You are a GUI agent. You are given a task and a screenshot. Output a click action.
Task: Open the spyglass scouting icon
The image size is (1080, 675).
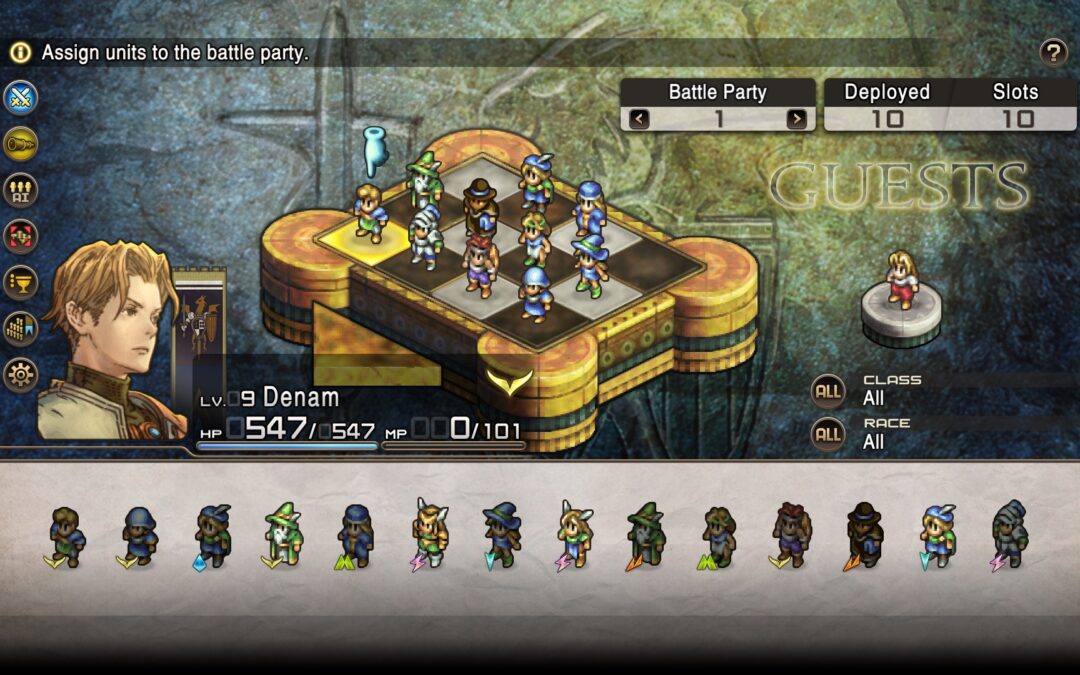[x=20, y=144]
